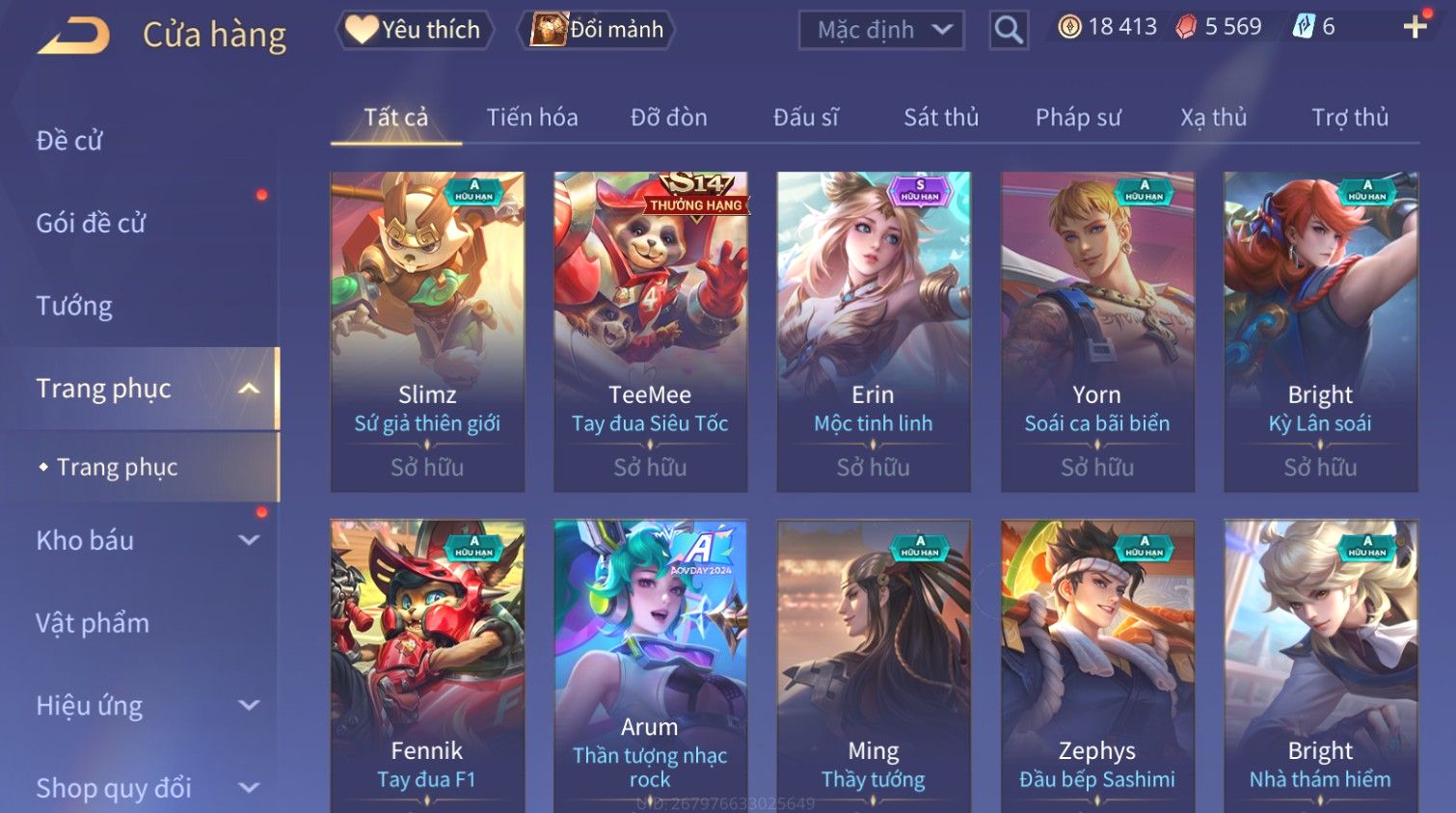1456x813 pixels.
Task: Select the Đỡ đòn tab
Action: click(x=669, y=118)
